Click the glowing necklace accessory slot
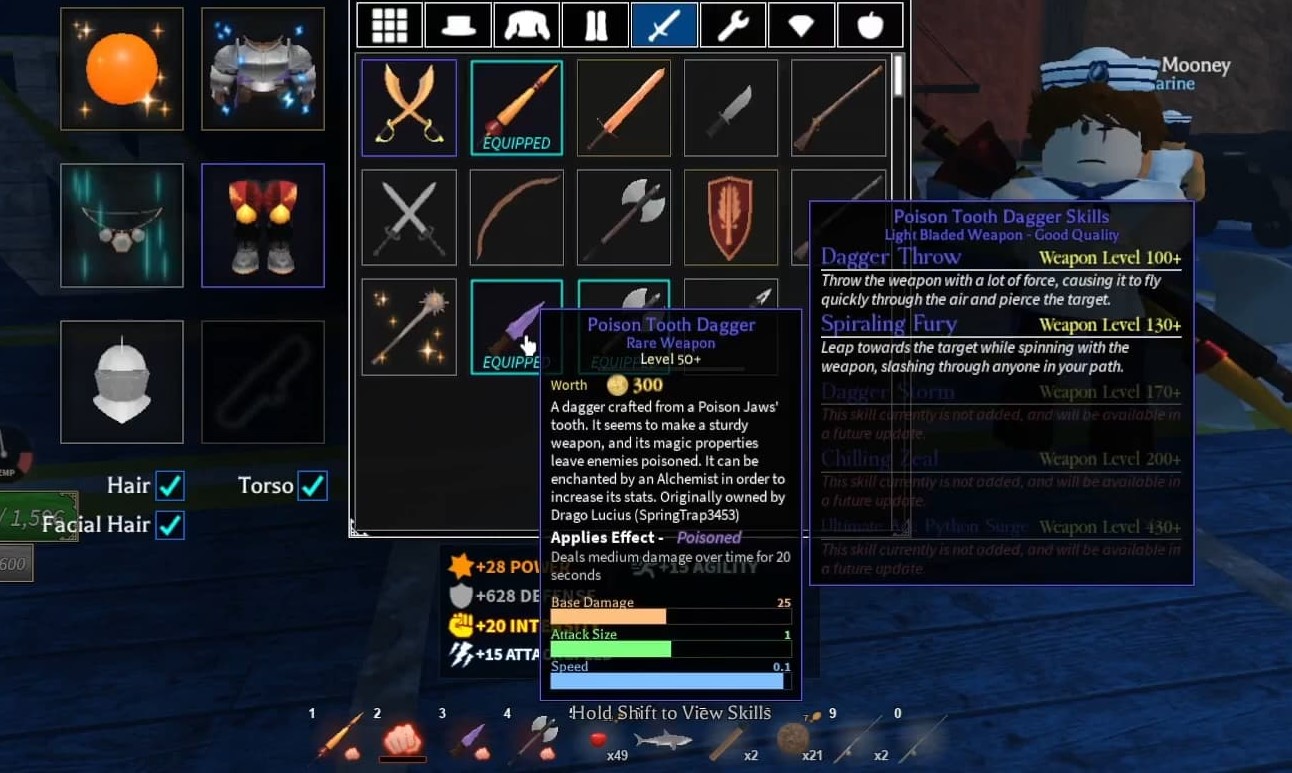 pos(121,224)
